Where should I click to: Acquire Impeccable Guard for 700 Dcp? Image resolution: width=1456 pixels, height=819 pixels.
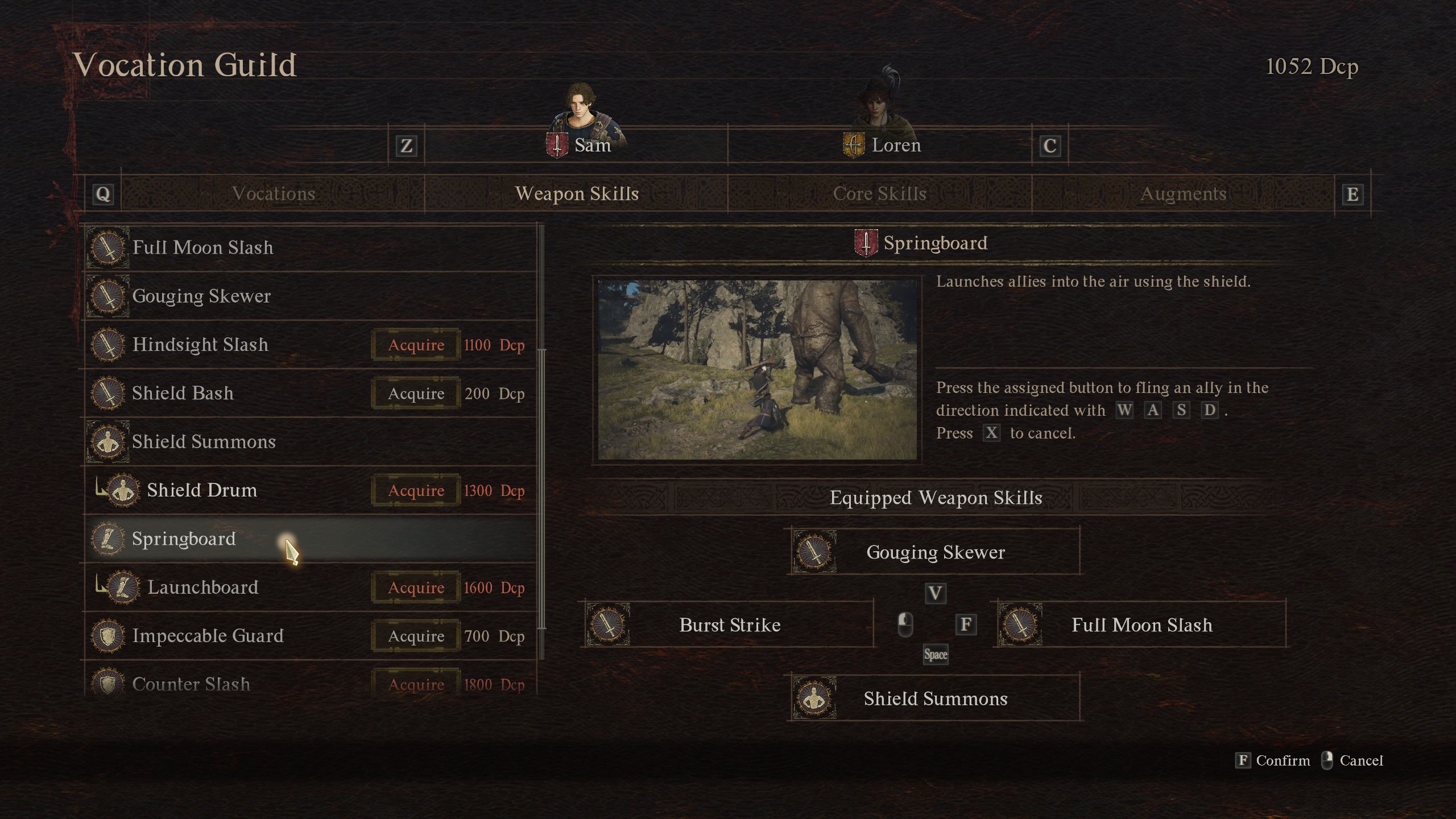416,636
